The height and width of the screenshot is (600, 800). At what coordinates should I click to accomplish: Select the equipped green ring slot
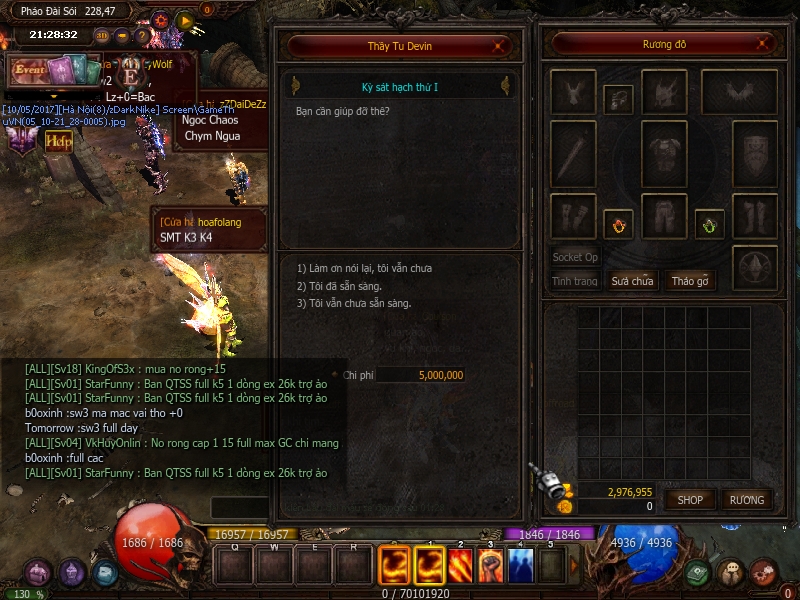point(709,225)
